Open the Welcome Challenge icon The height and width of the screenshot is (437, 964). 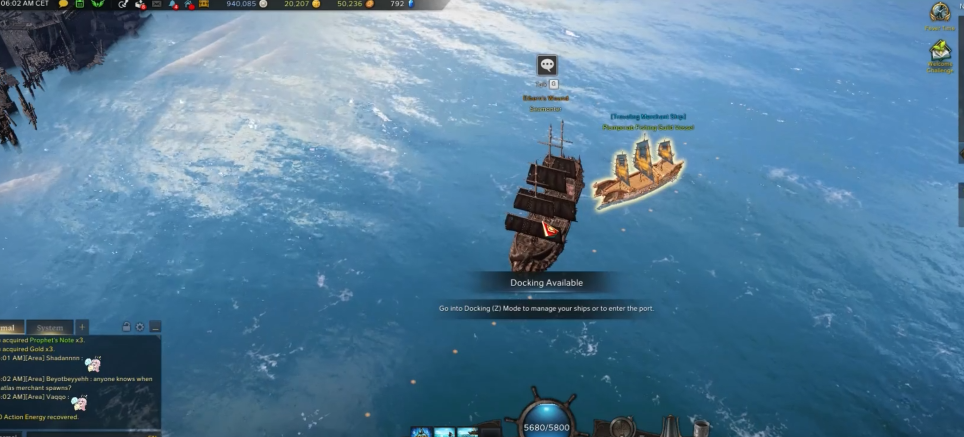940,53
